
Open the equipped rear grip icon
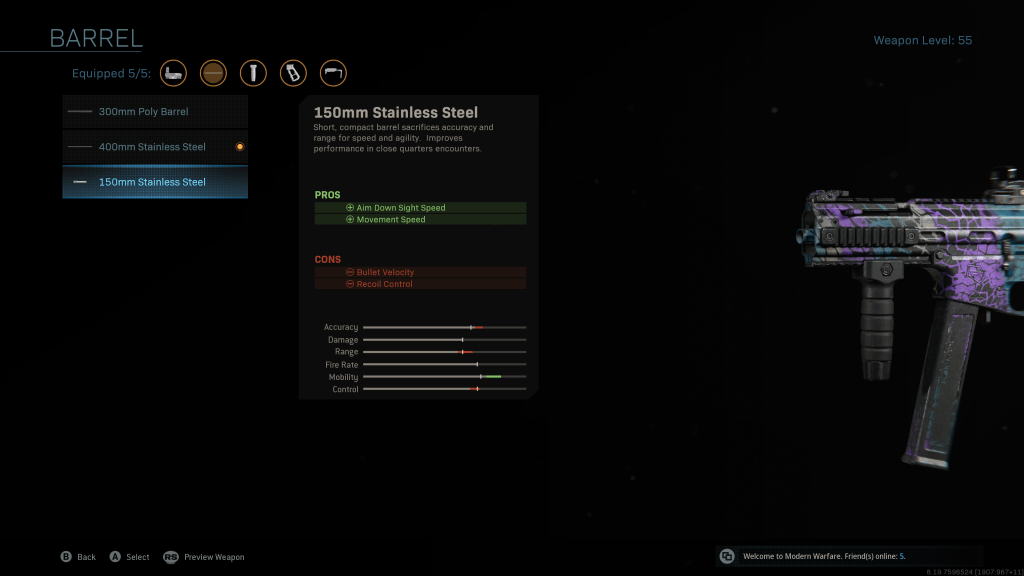293,73
